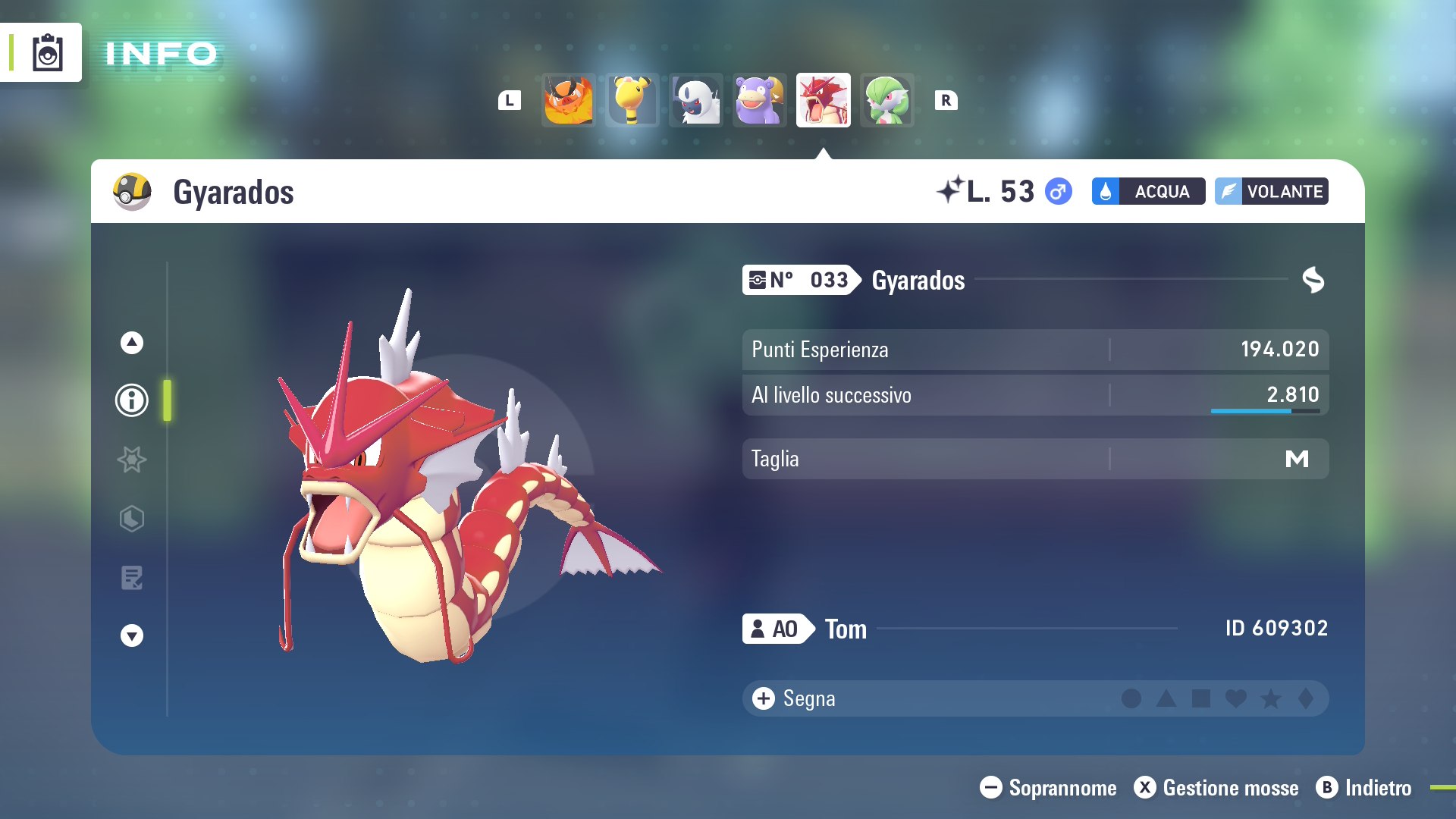Click the highlighted Gyarados party portrait
Screen dimensions: 1456x819
824,100
